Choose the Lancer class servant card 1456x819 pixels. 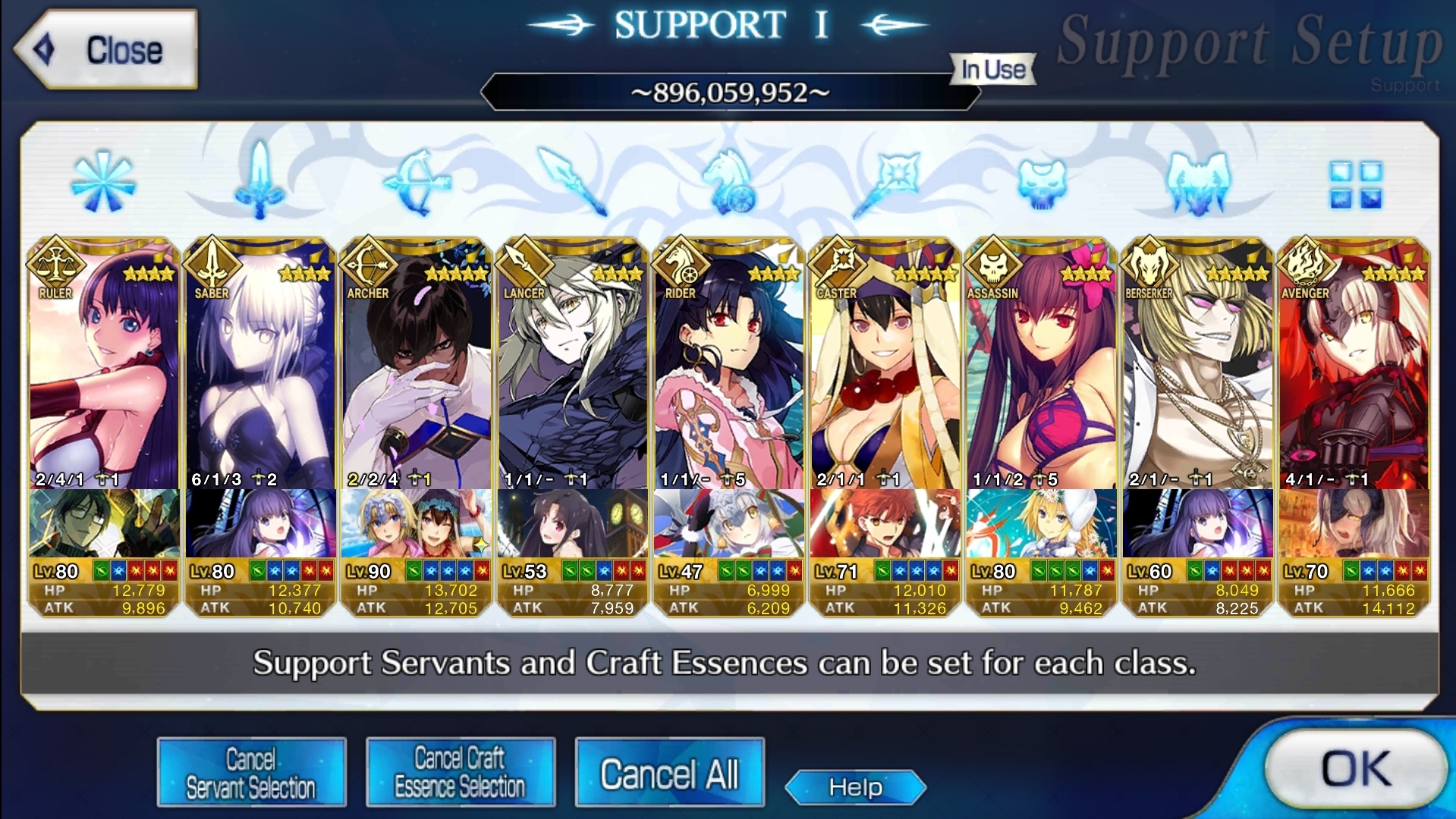573,372
